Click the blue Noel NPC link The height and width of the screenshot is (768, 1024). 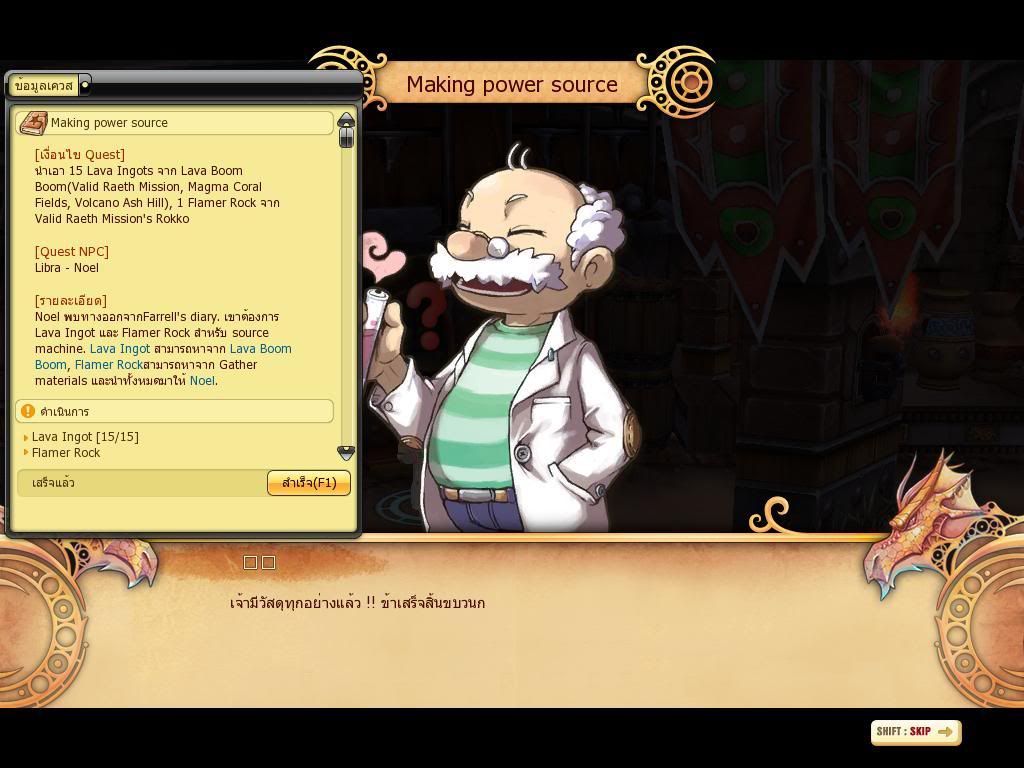tap(202, 381)
